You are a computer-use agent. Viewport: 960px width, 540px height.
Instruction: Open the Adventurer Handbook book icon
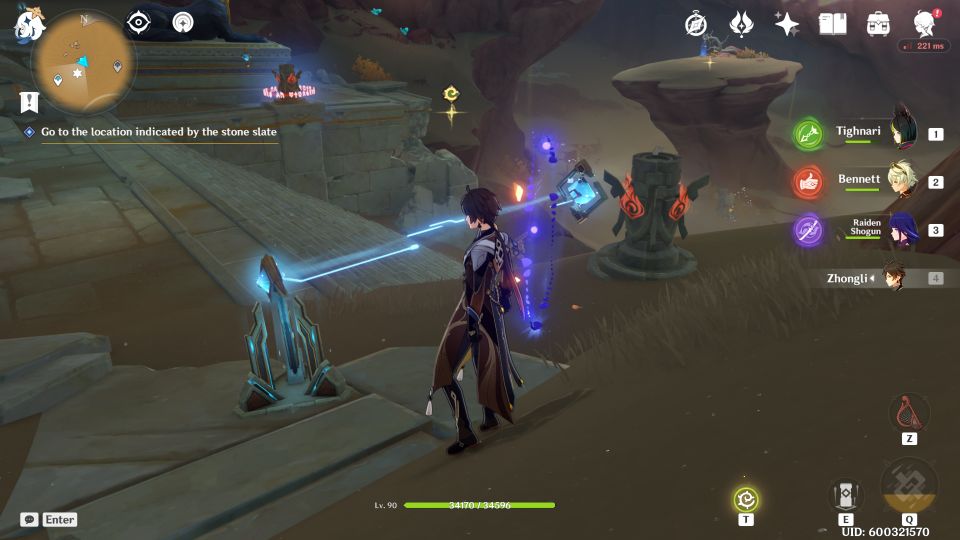832,24
